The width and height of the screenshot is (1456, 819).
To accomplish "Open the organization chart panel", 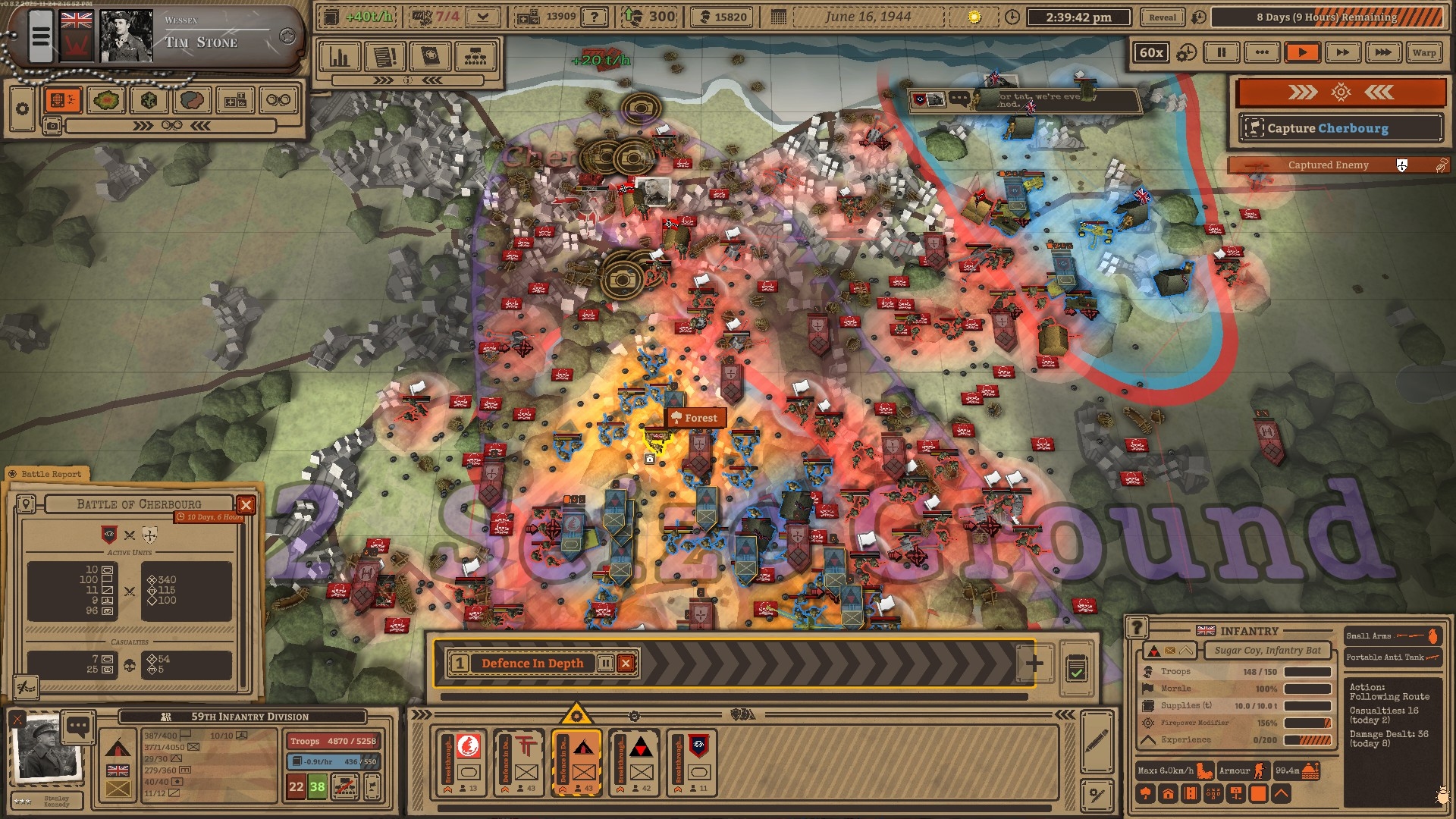I will [475, 57].
